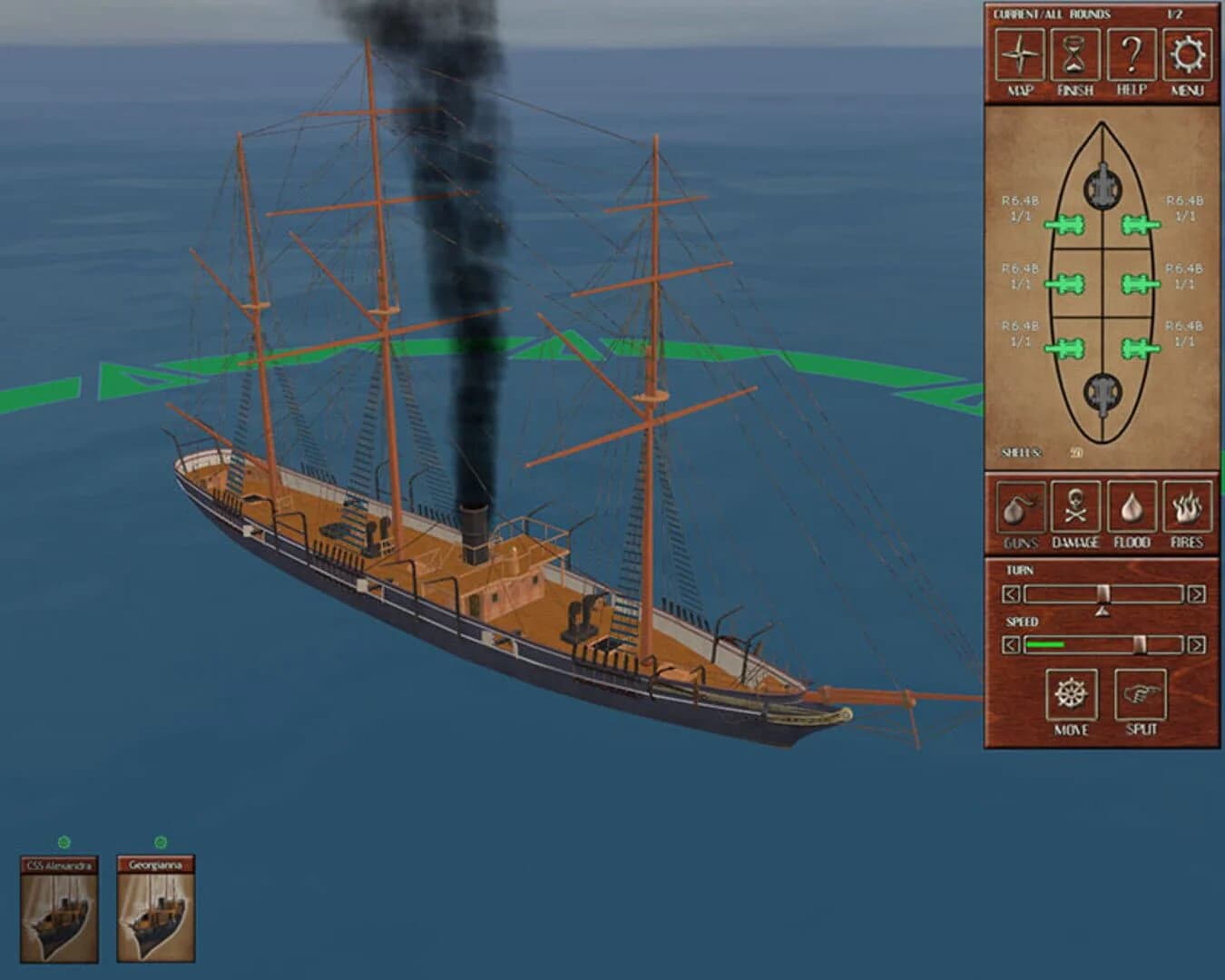Toggle the green indicator above CSS Alexandra
The width and height of the screenshot is (1225, 980).
62,841
